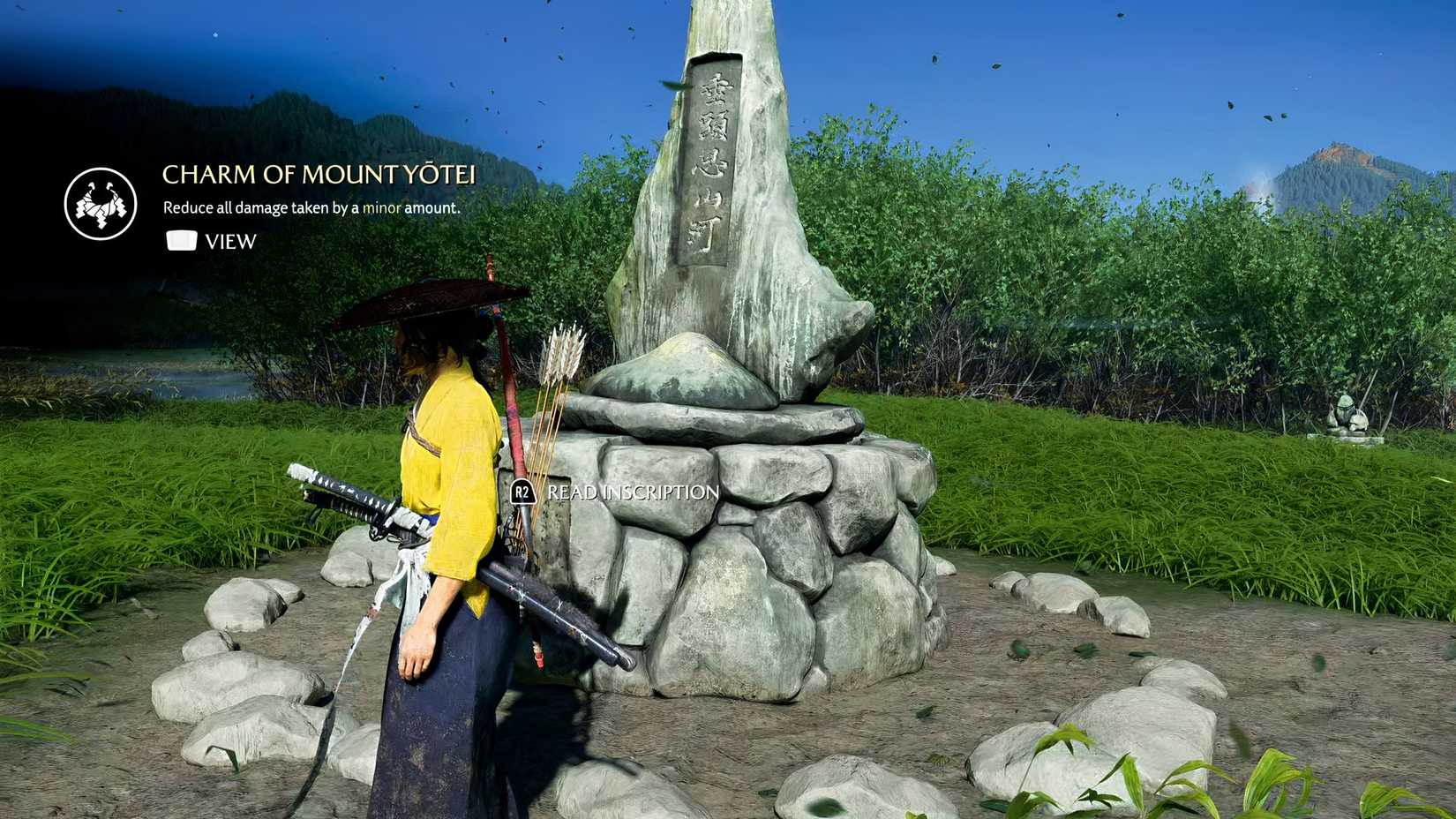Click the VIEW button

coord(230,240)
